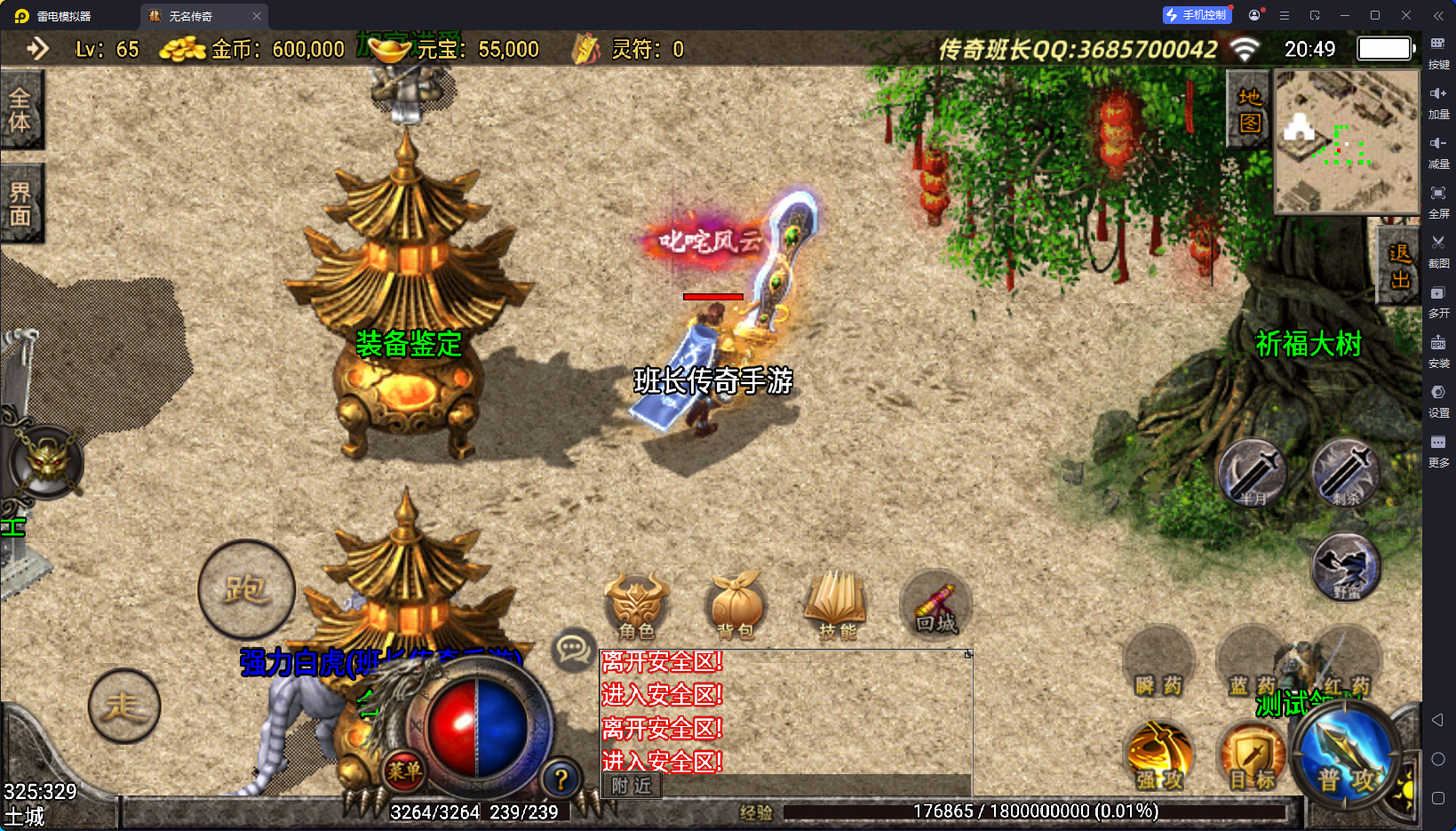Open the 地图 map button
Image resolution: width=1456 pixels, height=831 pixels.
pyautogui.click(x=1249, y=110)
